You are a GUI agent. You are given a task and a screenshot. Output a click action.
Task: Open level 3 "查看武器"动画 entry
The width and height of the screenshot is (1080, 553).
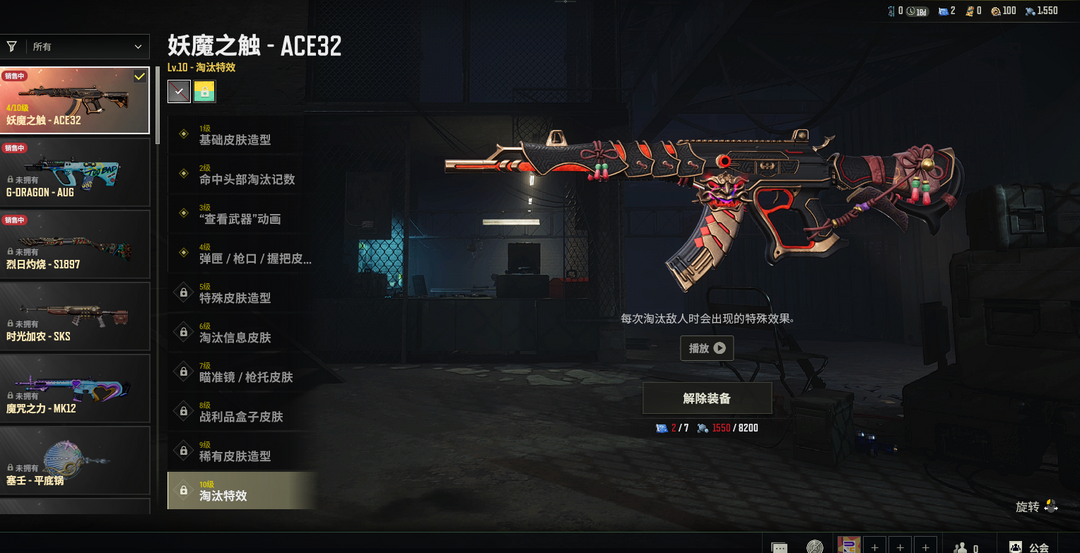pos(240,214)
